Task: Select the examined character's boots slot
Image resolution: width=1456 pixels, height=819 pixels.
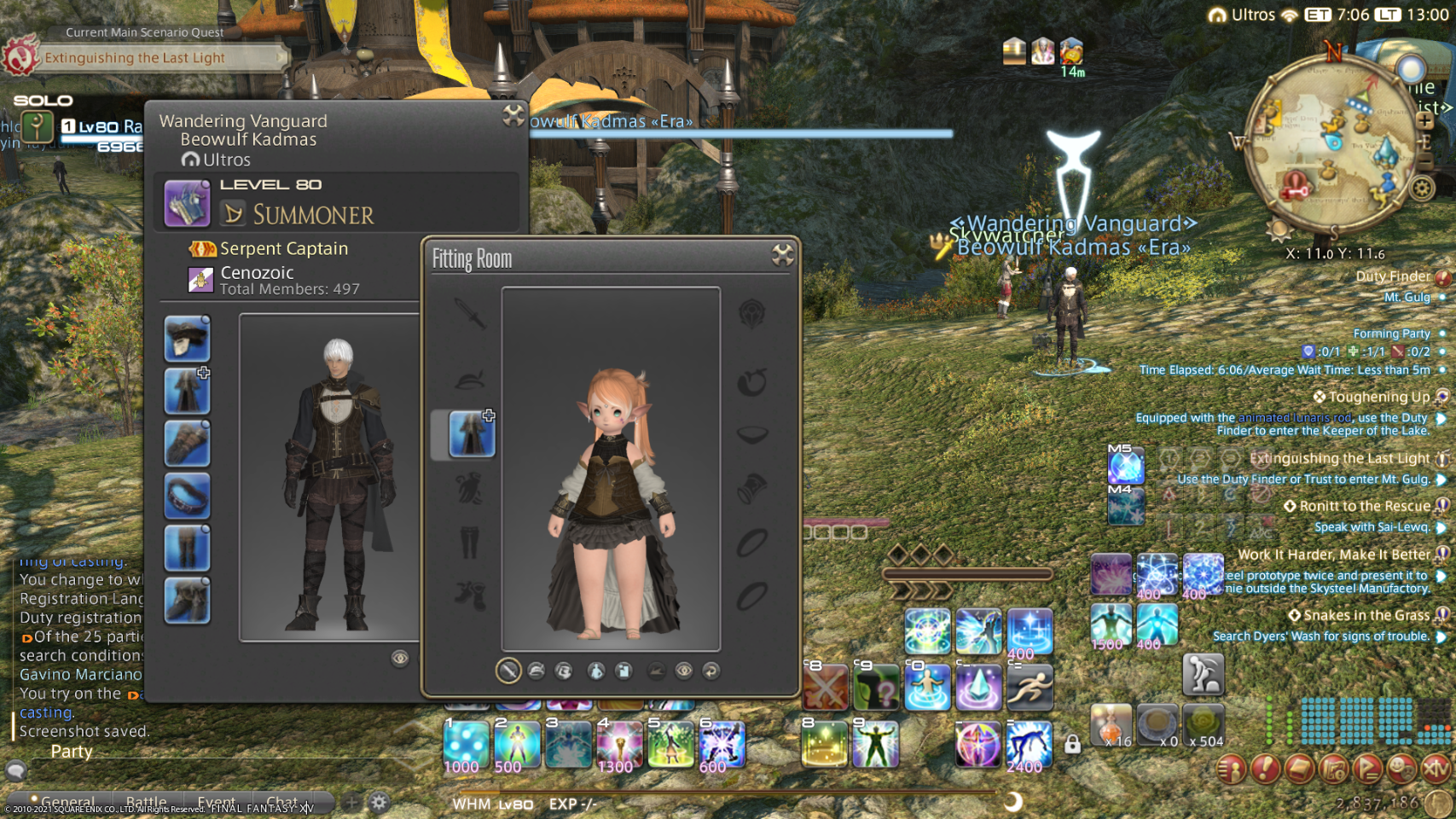Action: pos(187,601)
